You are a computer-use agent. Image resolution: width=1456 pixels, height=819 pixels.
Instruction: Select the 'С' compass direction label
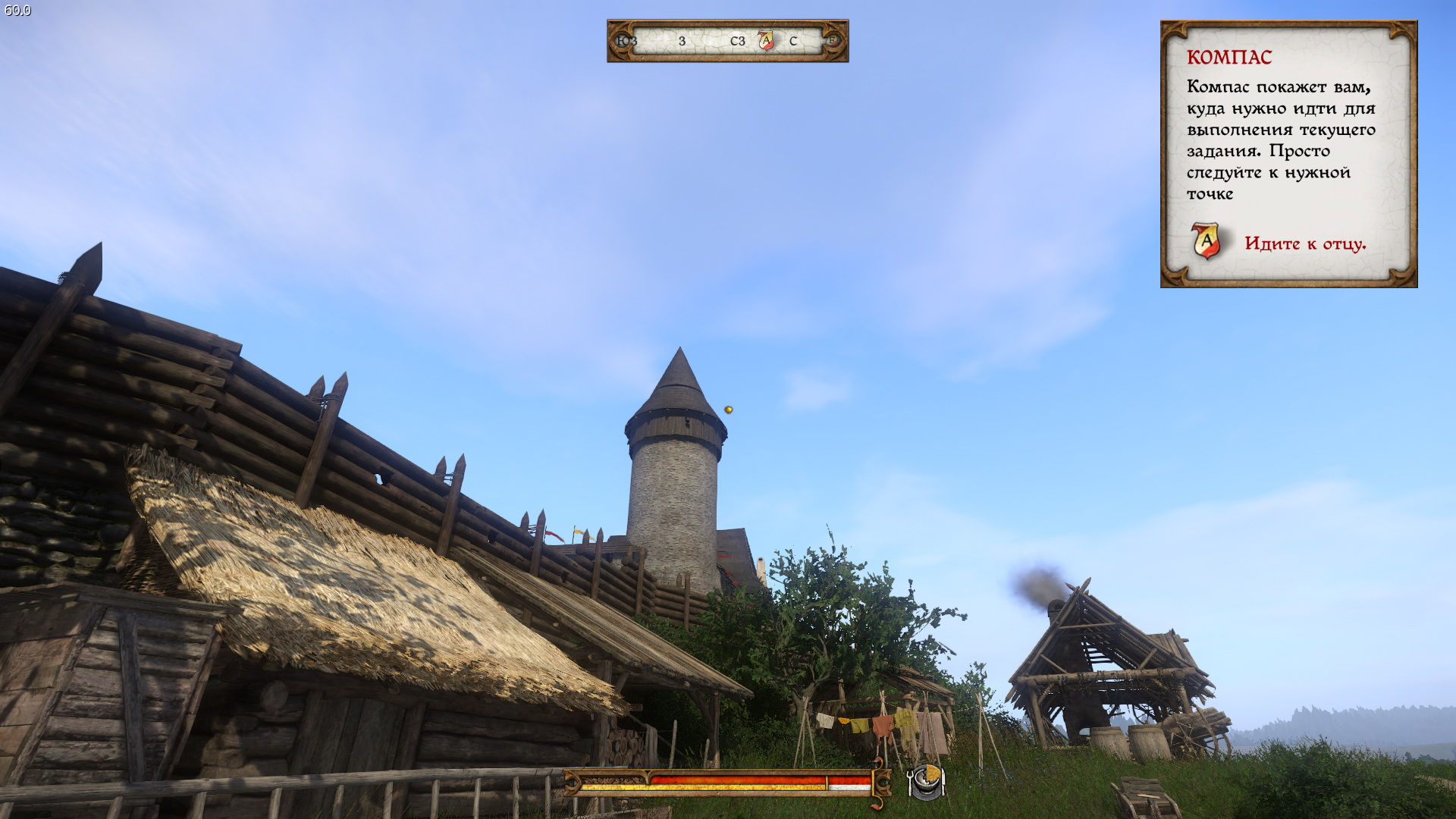point(793,39)
